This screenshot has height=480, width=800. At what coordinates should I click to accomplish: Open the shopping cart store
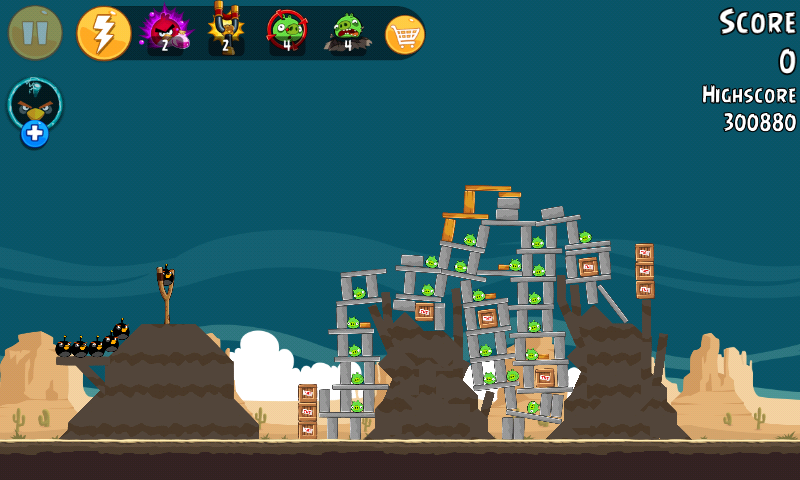click(x=404, y=35)
